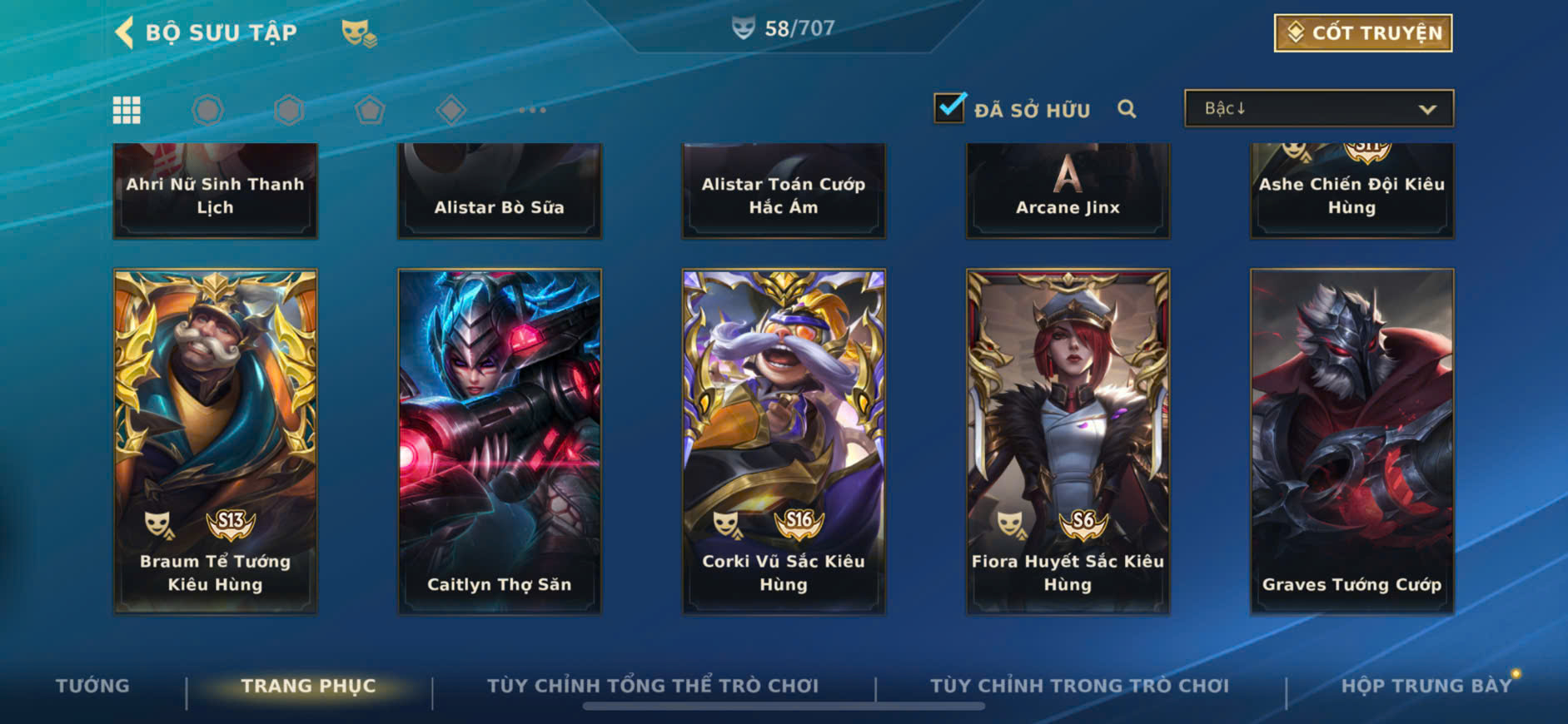Click the diamond rarity filter icon

click(450, 110)
